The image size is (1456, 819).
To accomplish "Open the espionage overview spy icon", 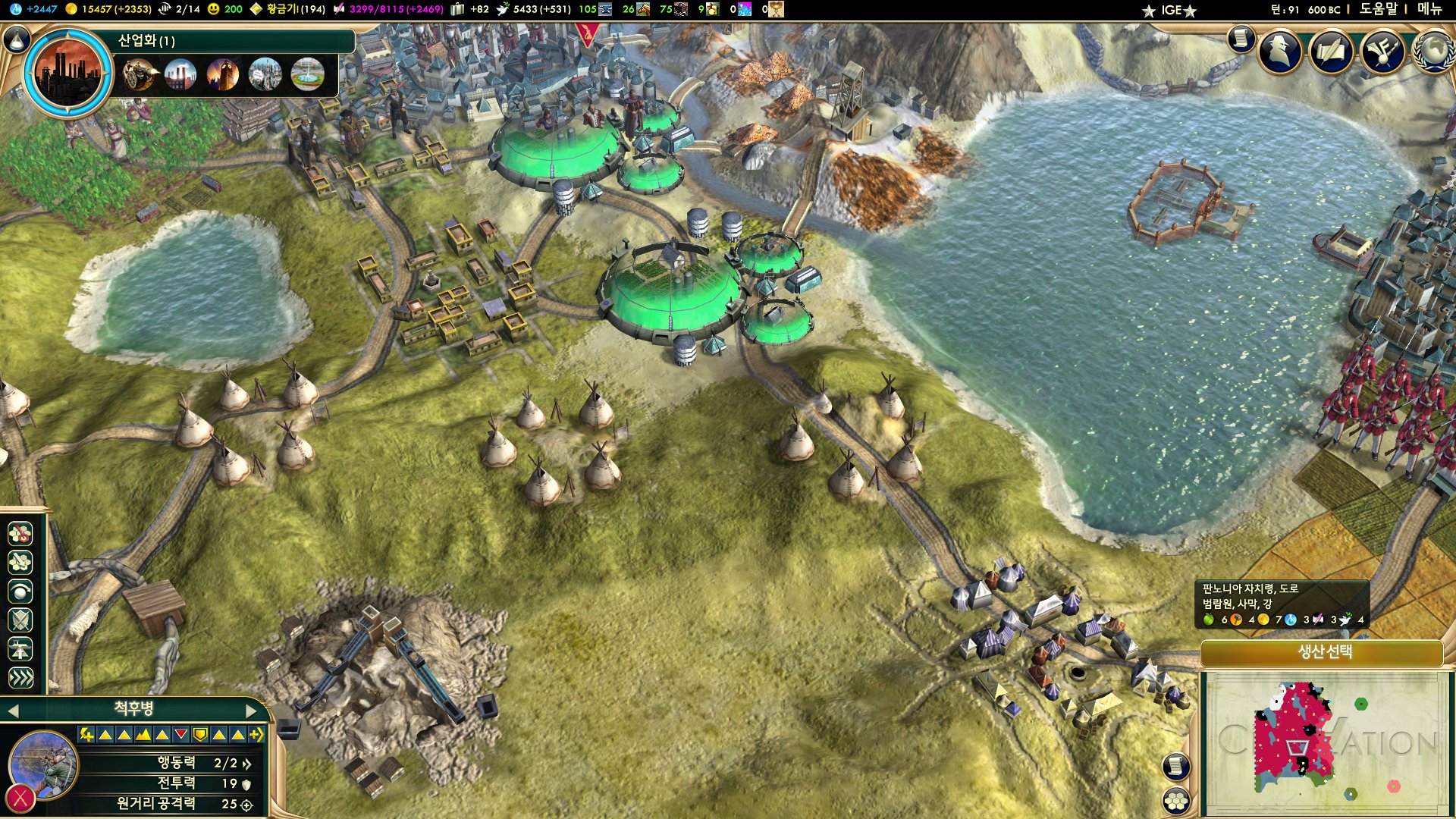I will [x=1280, y=51].
